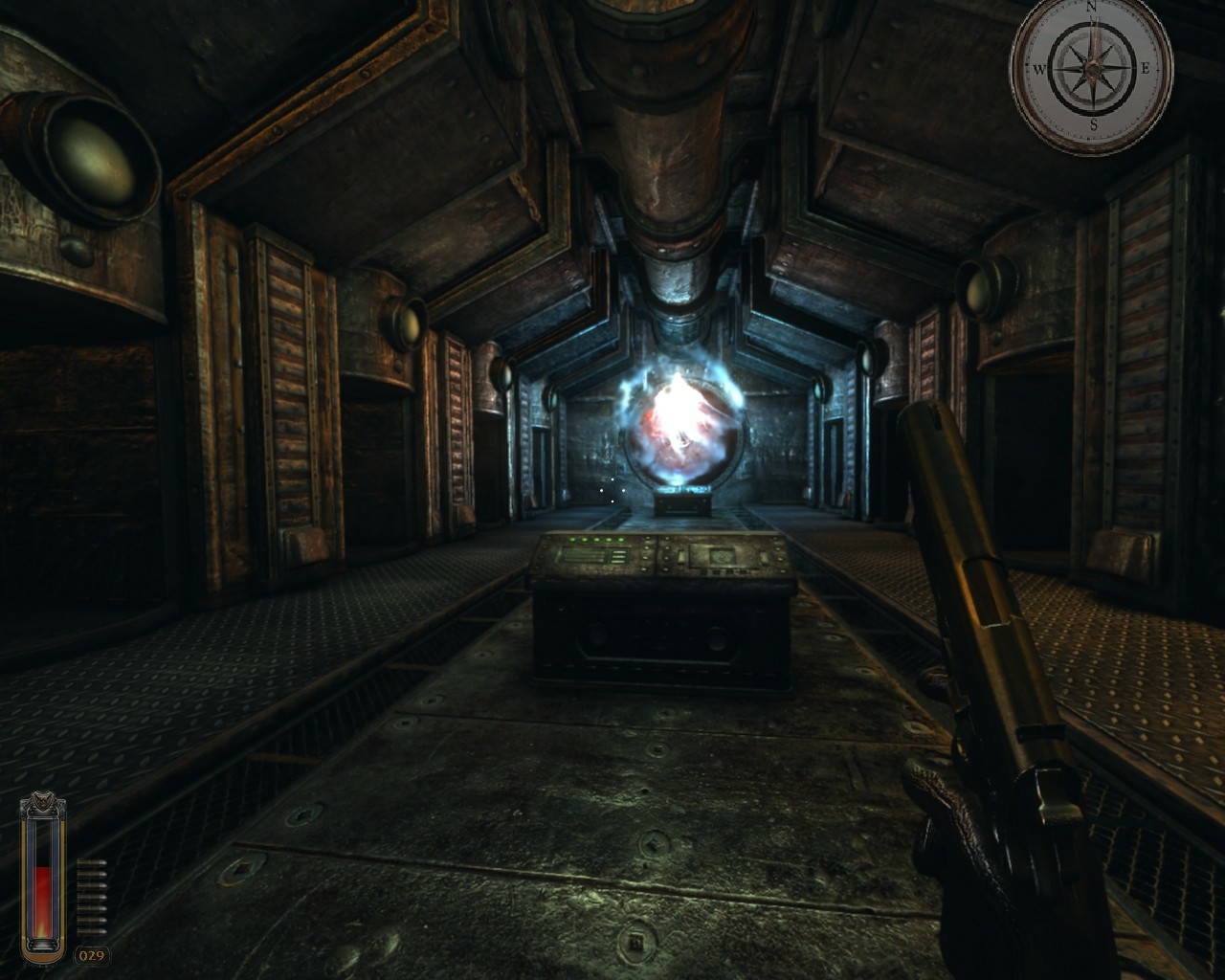Click the ammo counter showing 029
This screenshot has height=980, width=1225.
93,954
